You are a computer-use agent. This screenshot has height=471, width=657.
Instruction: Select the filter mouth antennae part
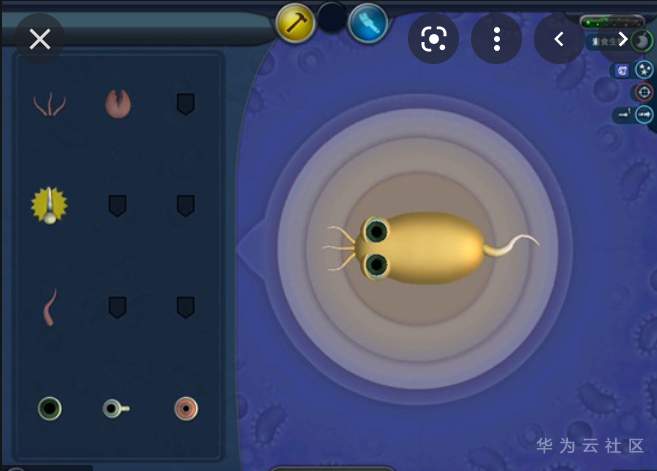pyautogui.click(x=48, y=104)
